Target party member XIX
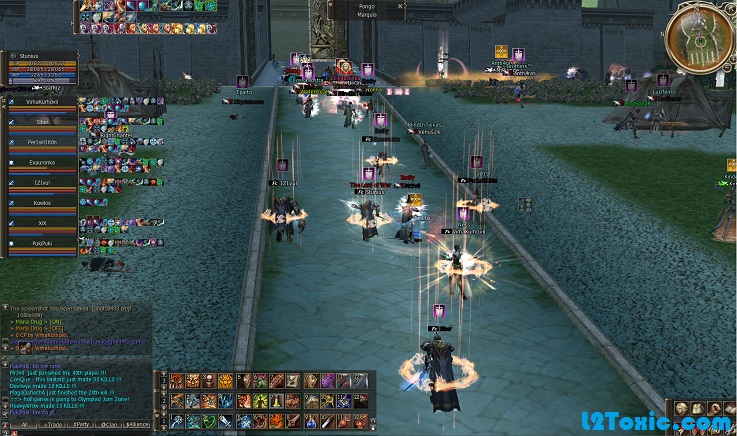The image size is (737, 436). coord(42,222)
